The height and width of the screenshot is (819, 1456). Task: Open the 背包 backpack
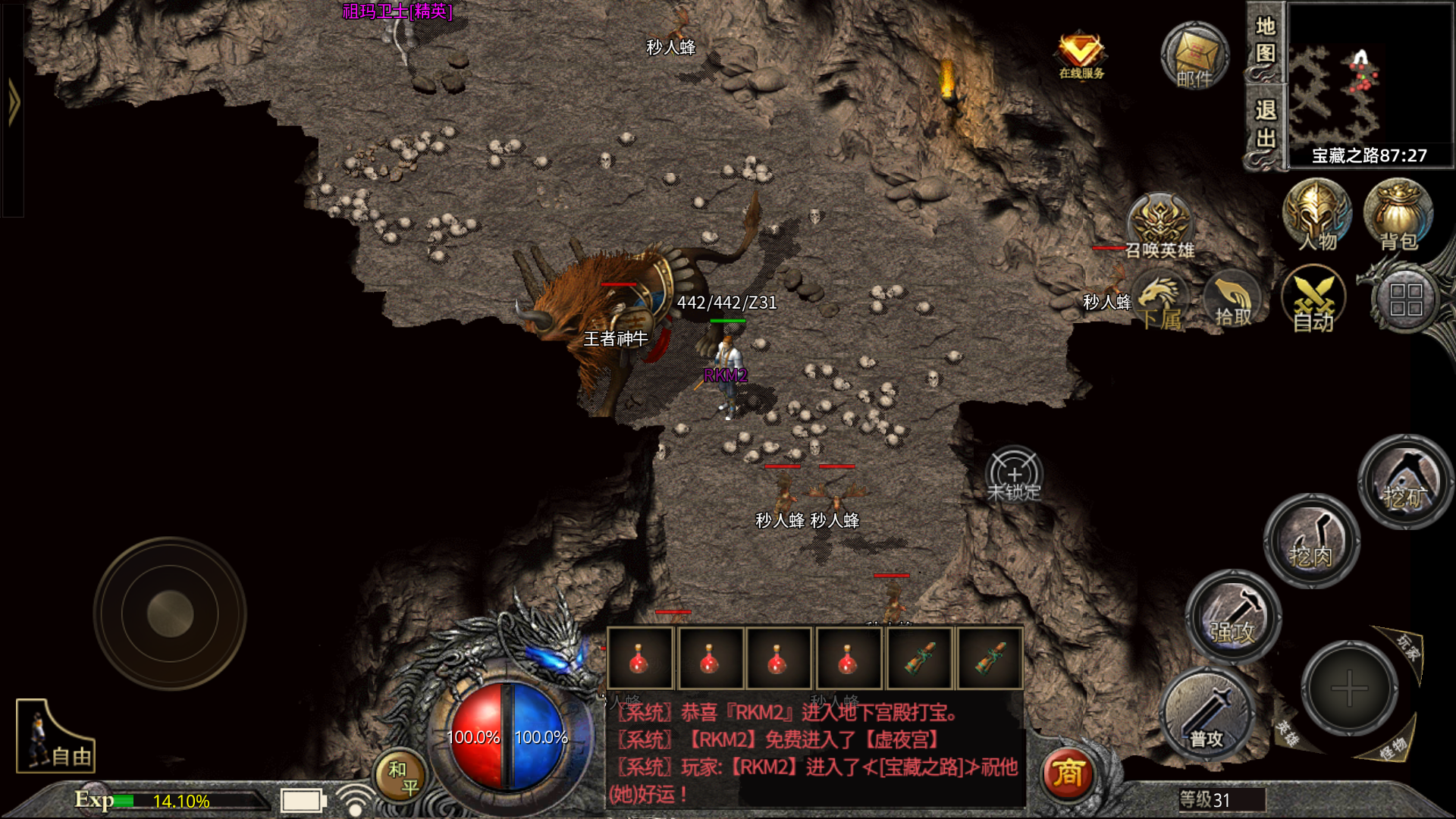point(1398,216)
